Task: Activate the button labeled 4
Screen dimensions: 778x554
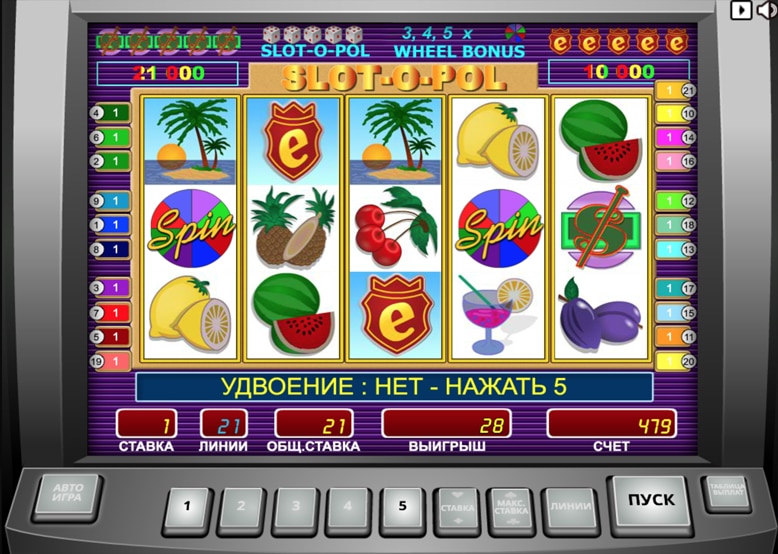Action: [x=349, y=506]
